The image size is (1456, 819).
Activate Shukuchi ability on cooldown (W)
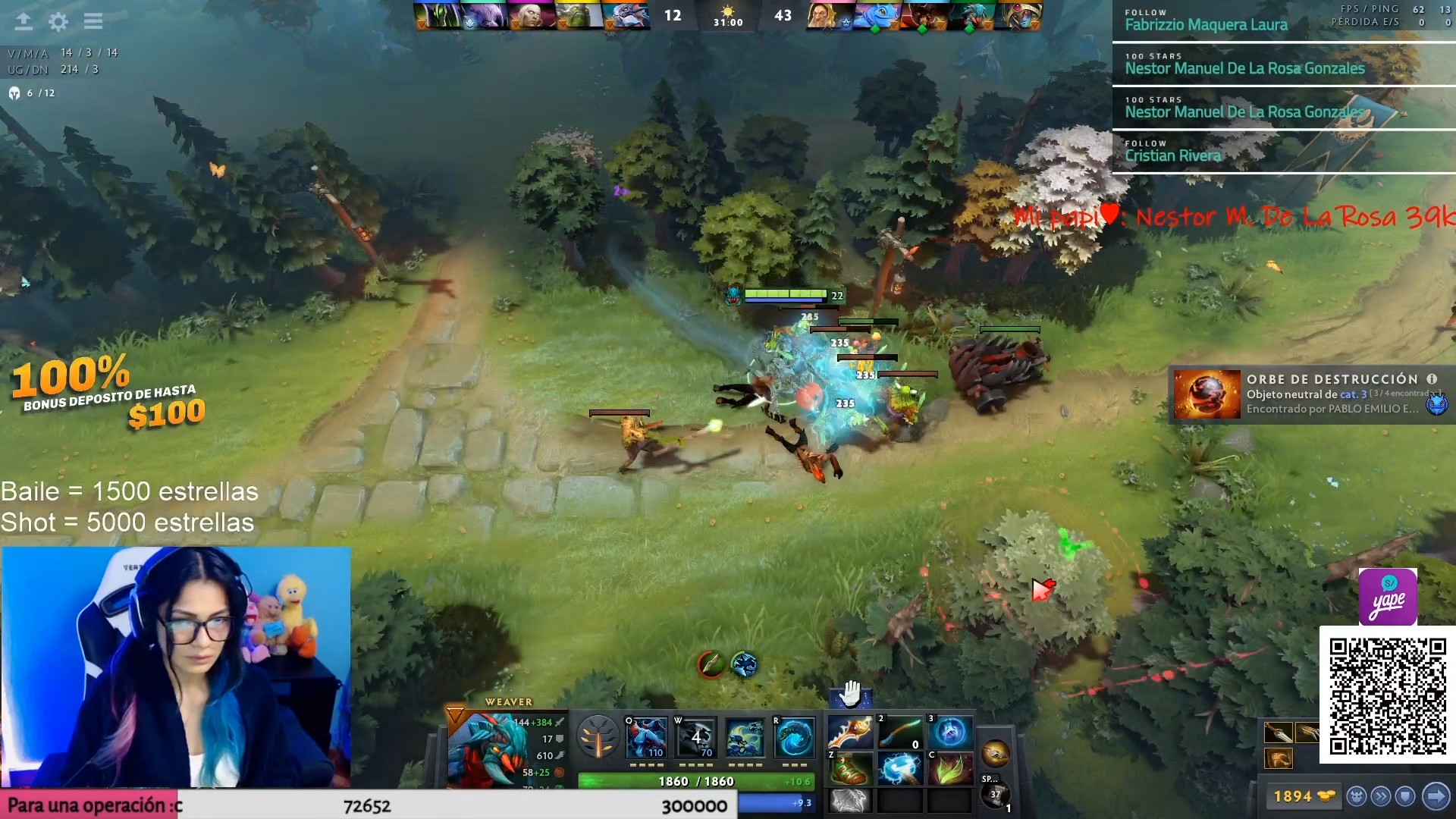pyautogui.click(x=695, y=737)
